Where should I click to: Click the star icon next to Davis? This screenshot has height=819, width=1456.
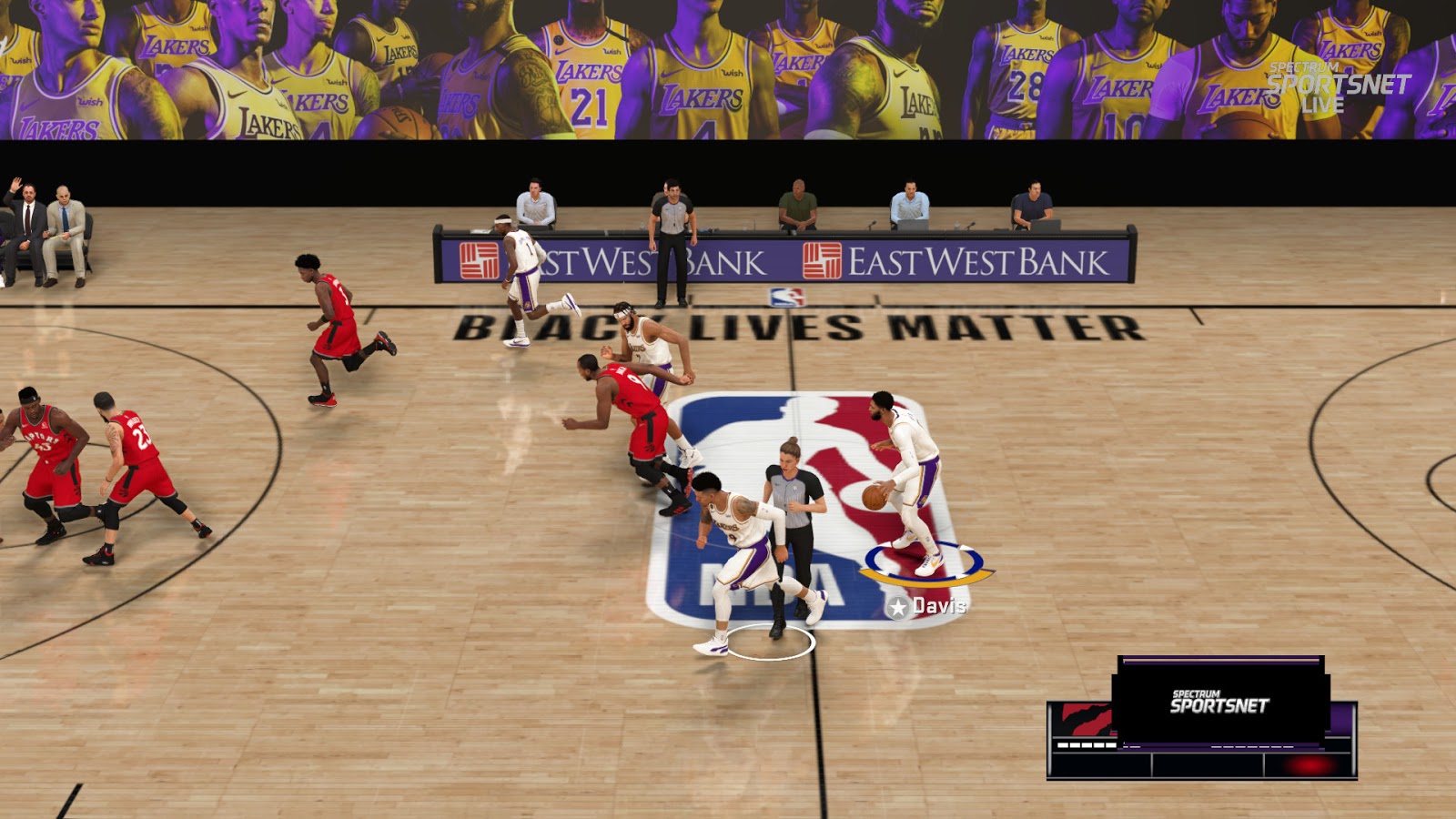[896, 604]
